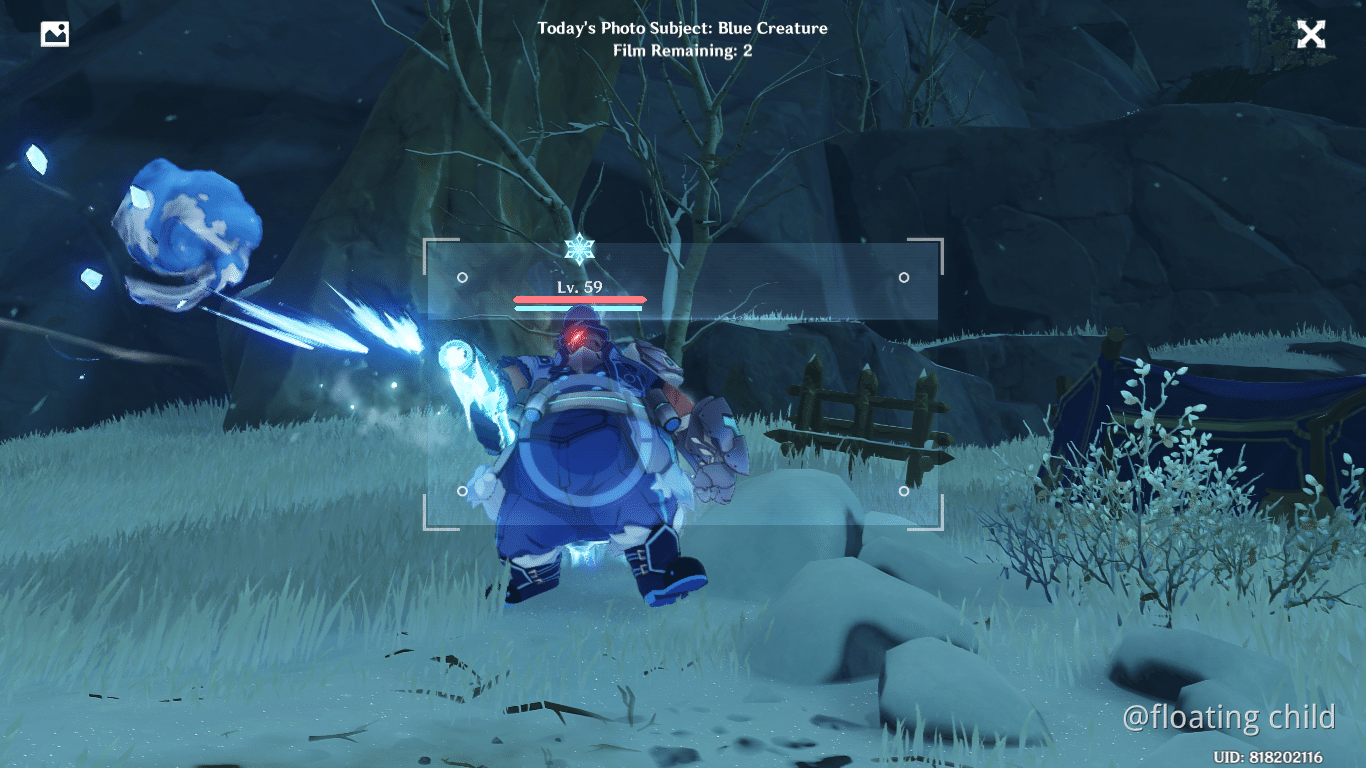Click the 'Today's Photo Subject: Blue Creature' text
Viewport: 1366px width, 768px height.
pyautogui.click(x=683, y=28)
